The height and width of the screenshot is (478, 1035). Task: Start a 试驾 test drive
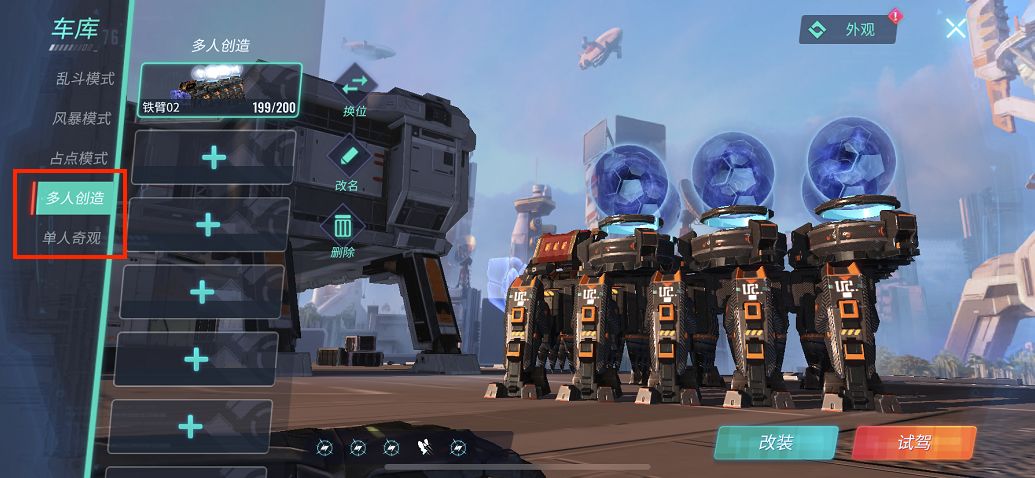(x=913, y=442)
